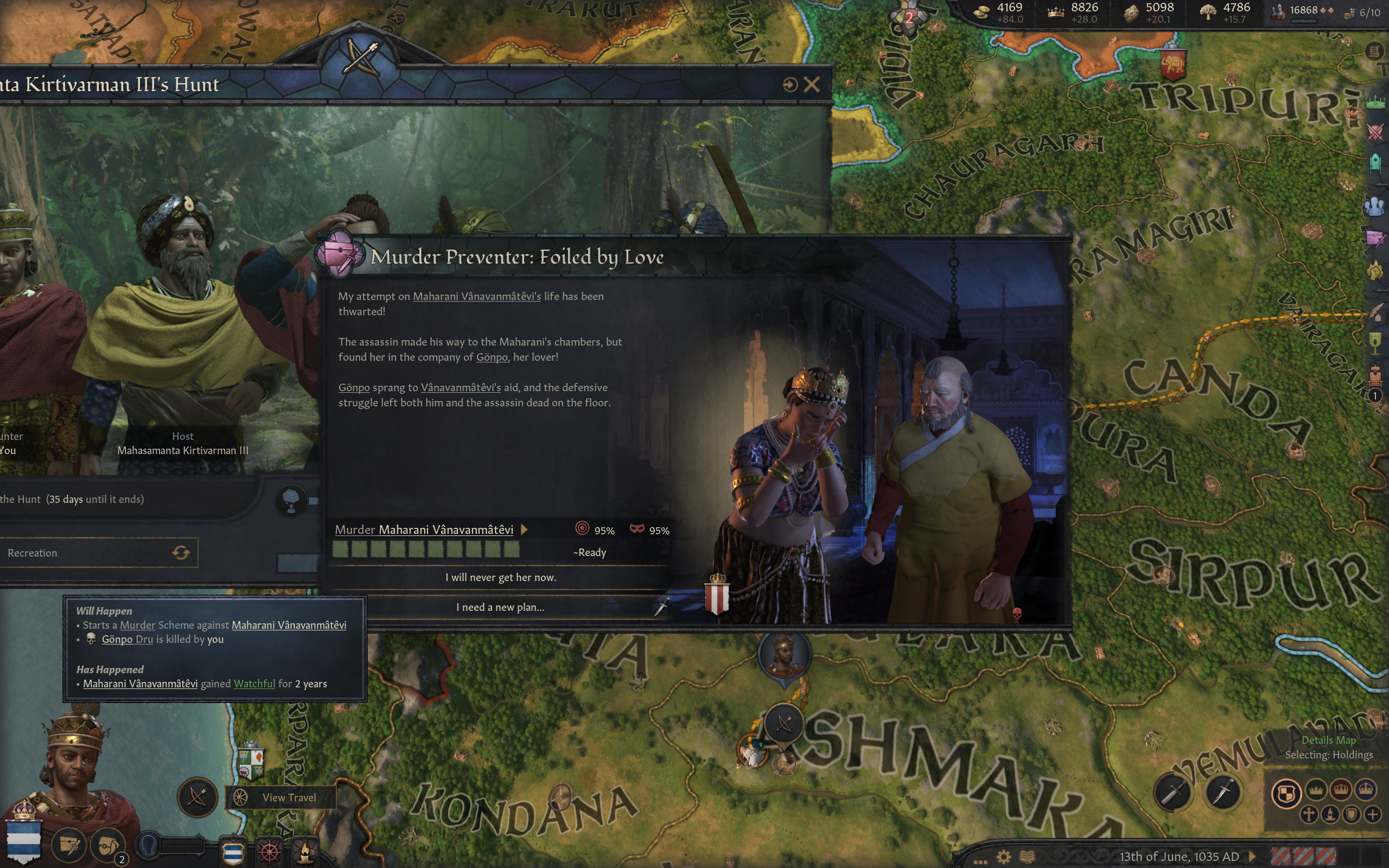Image resolution: width=1389 pixels, height=868 pixels.
Task: Open the encyclopedia book icon
Action: click(x=1028, y=857)
